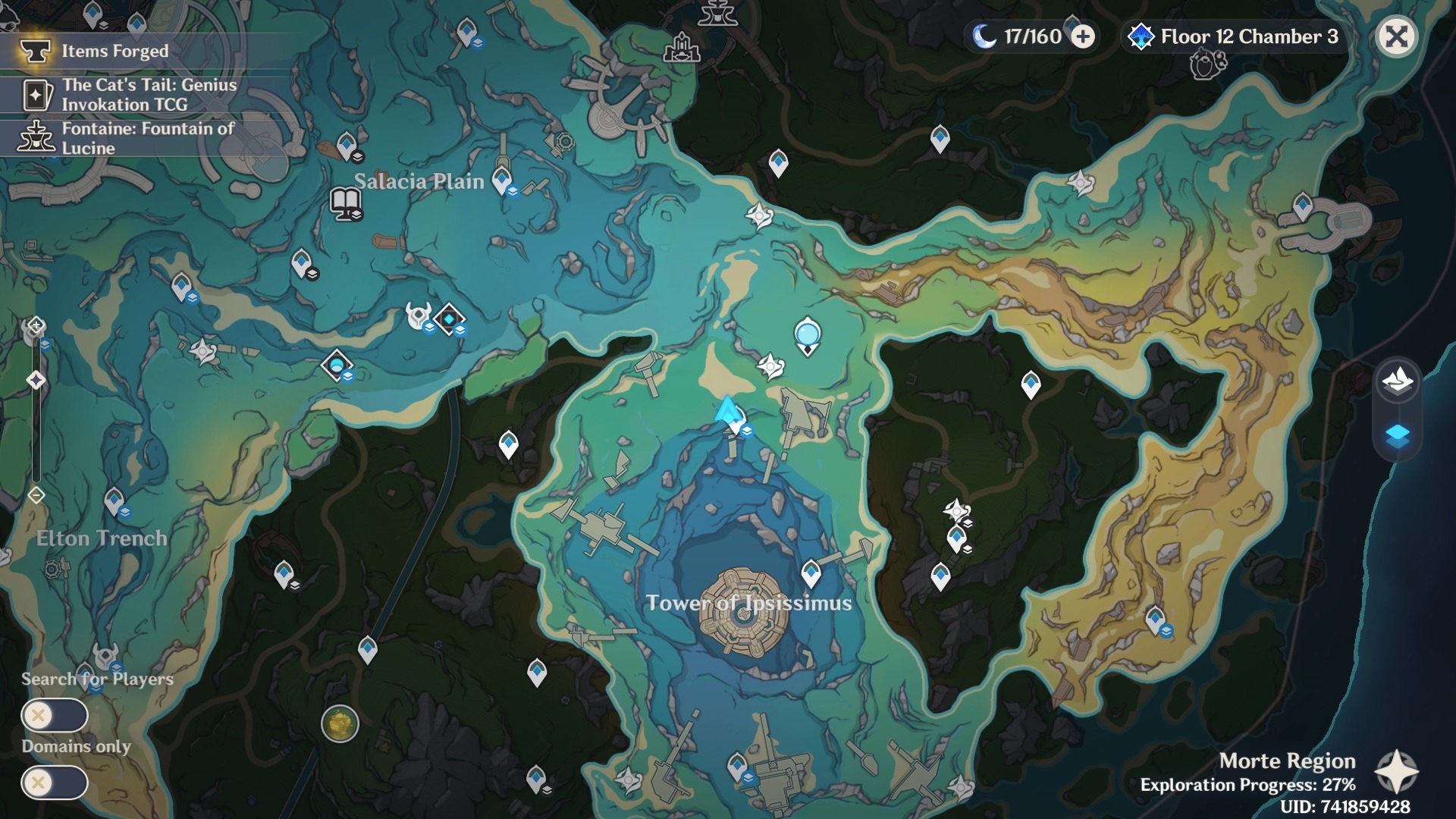Click the book quest icon near Salacia Plain
The width and height of the screenshot is (1456, 819).
(347, 203)
